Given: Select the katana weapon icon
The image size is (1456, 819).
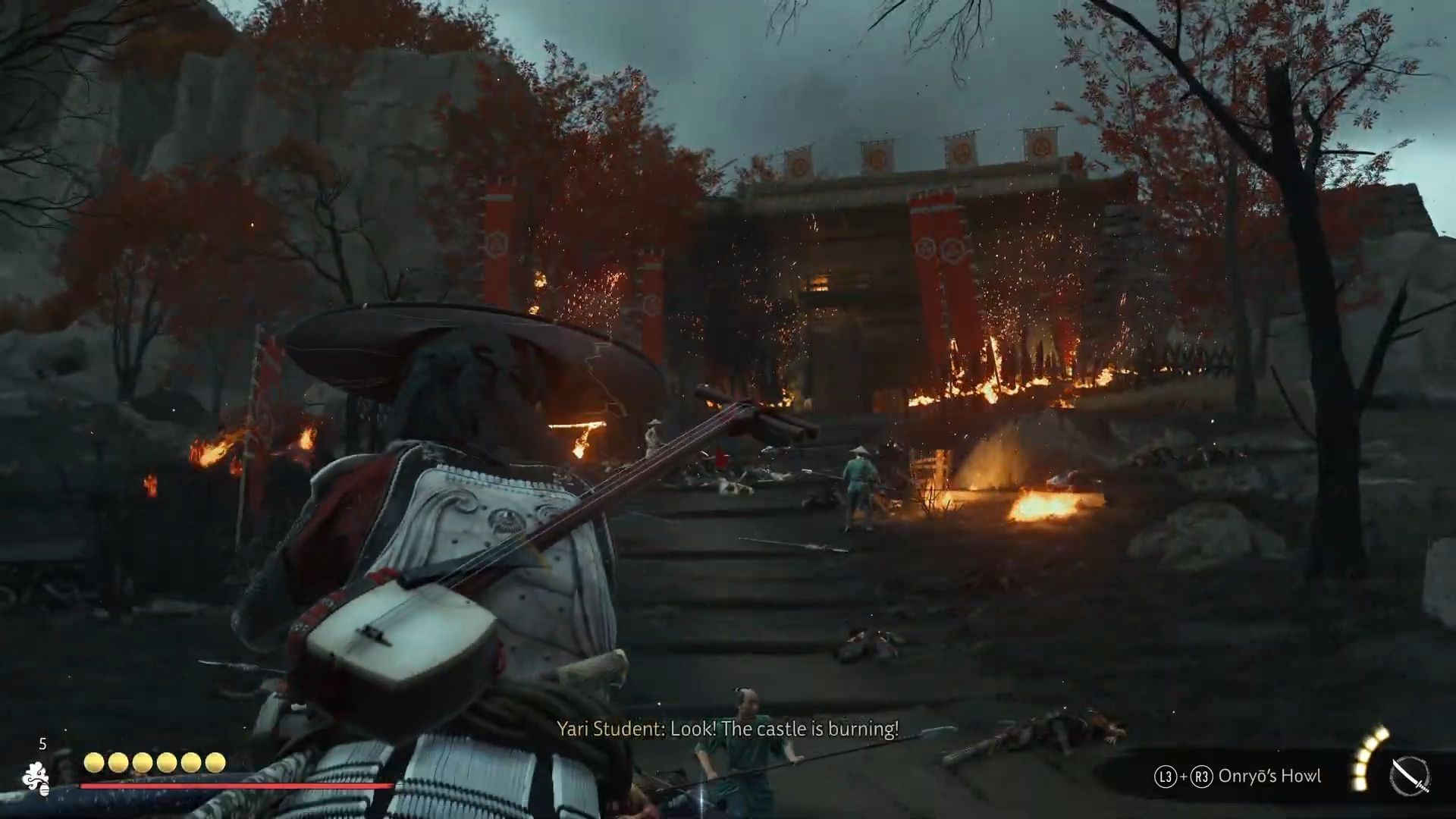Looking at the screenshot, I should coord(1410,777).
